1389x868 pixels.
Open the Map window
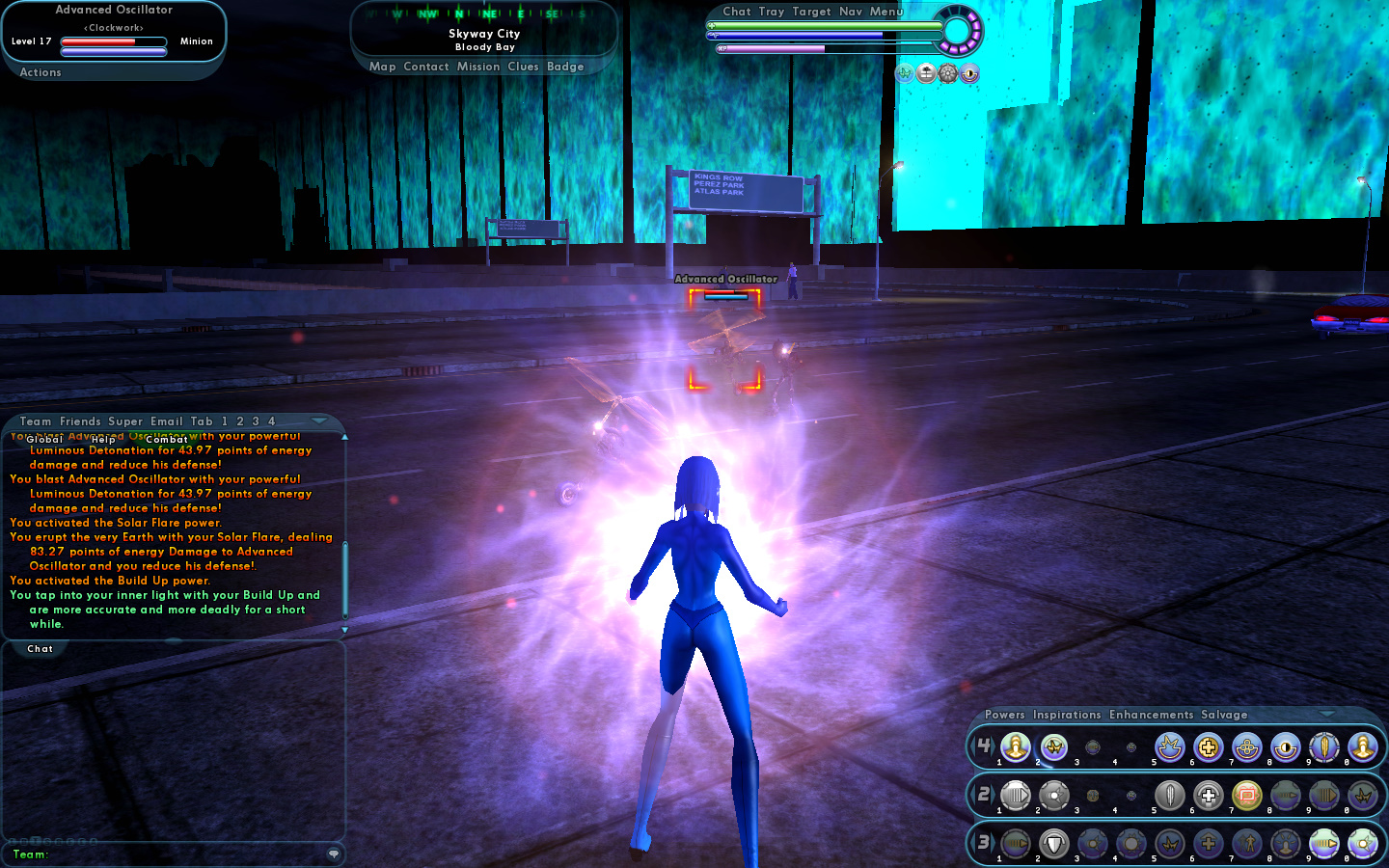[382, 67]
